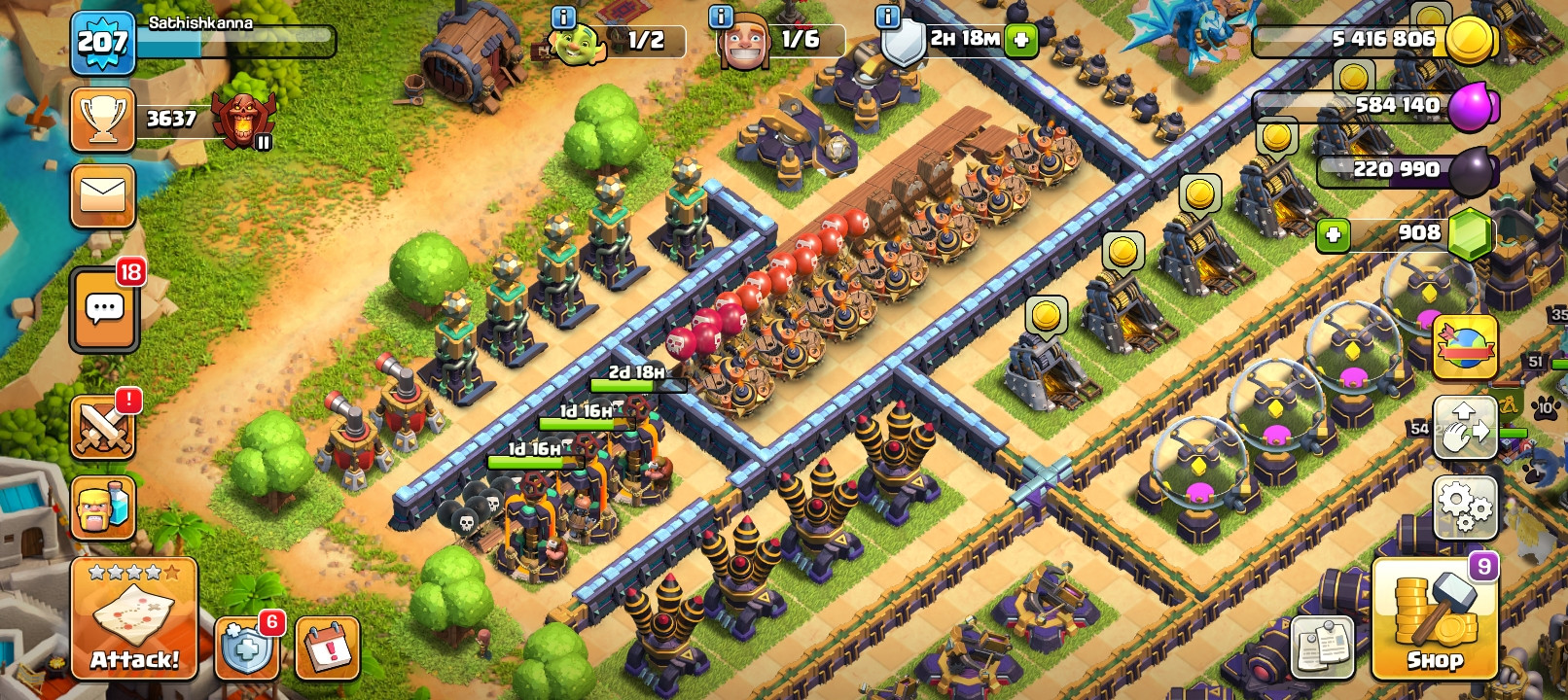Open the shield-with-plus helpers button

pos(246,647)
